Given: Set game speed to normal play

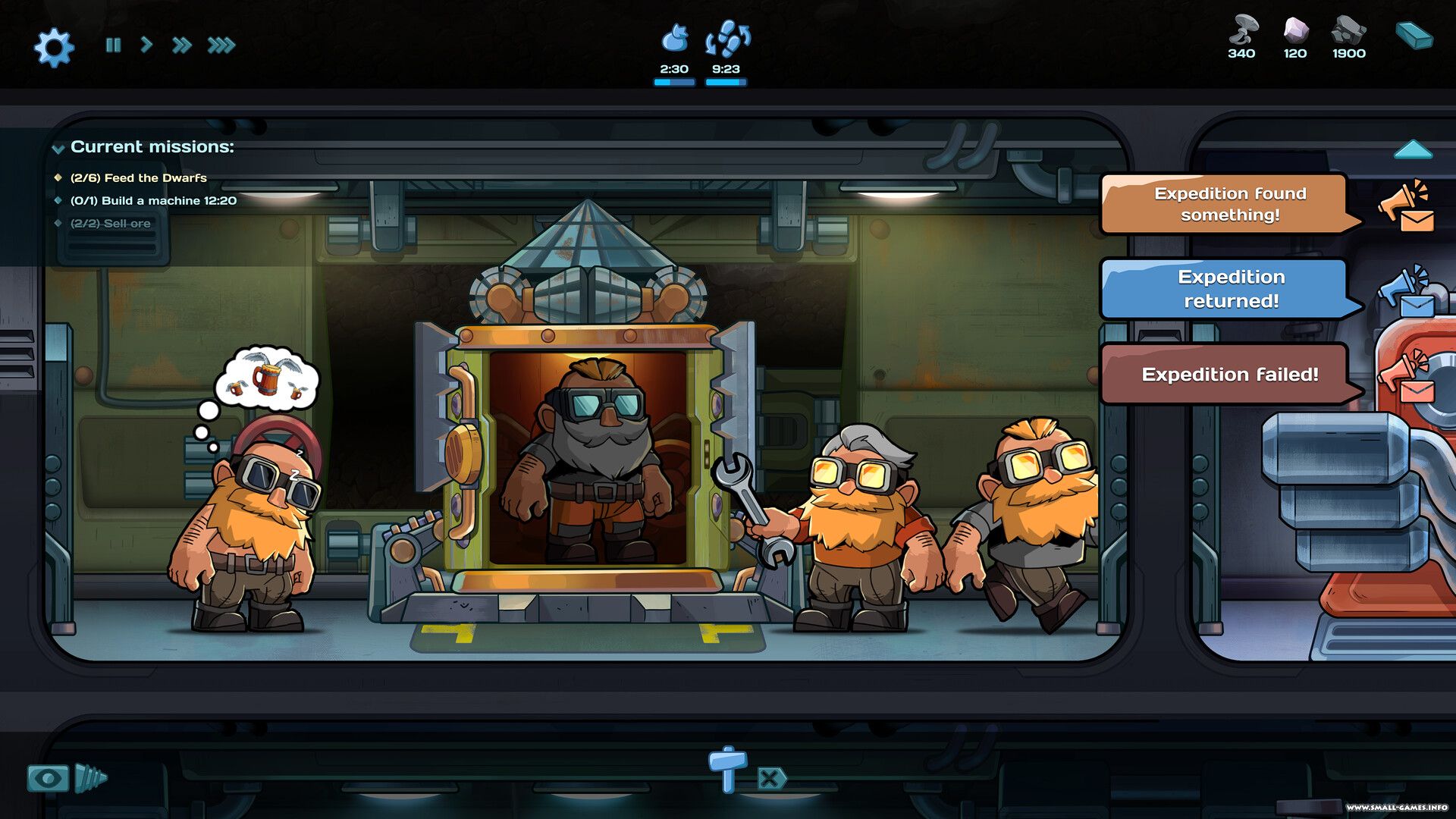Looking at the screenshot, I should click(146, 45).
